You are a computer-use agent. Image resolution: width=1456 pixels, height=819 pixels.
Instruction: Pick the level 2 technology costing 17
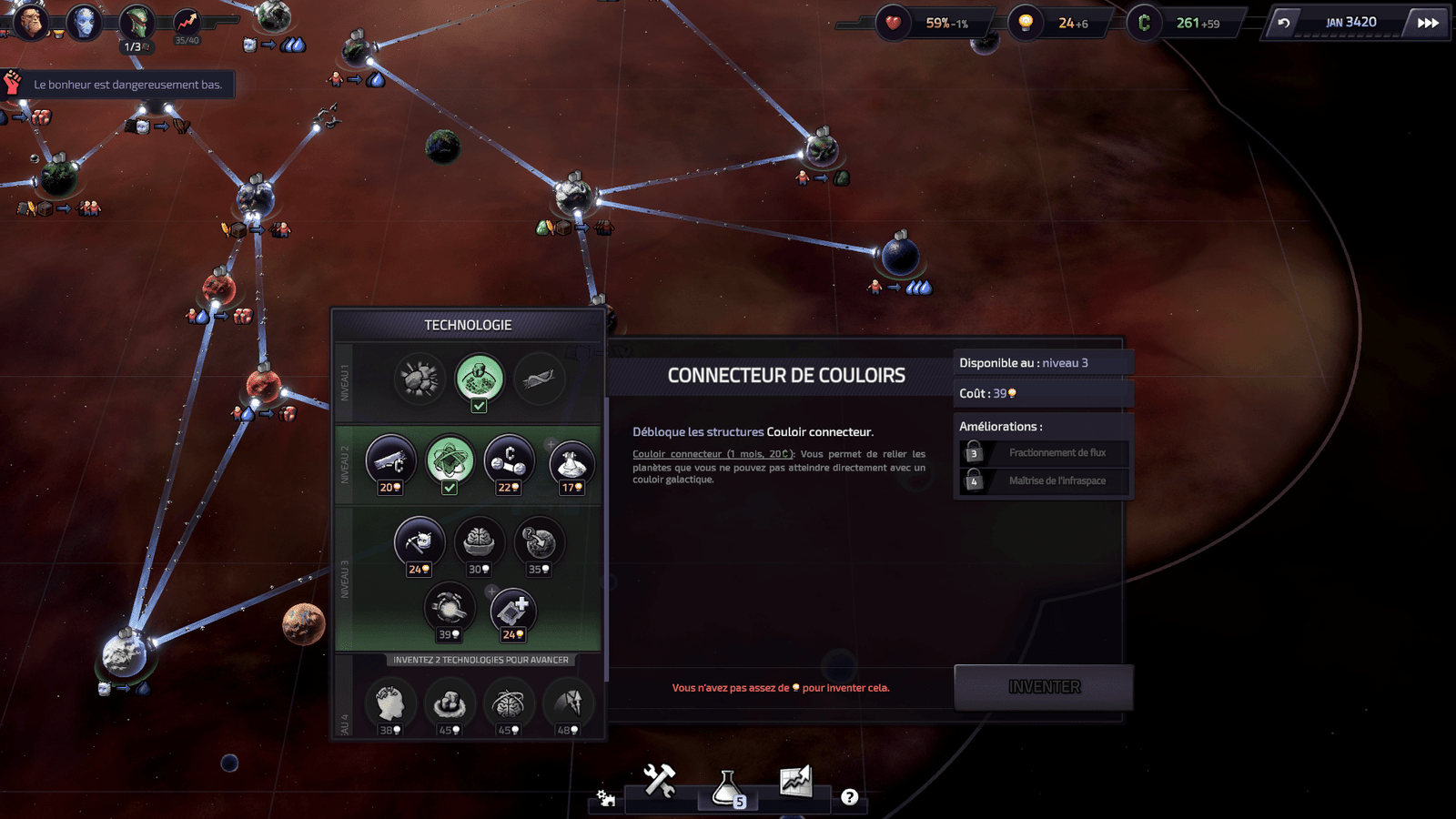coord(571,462)
